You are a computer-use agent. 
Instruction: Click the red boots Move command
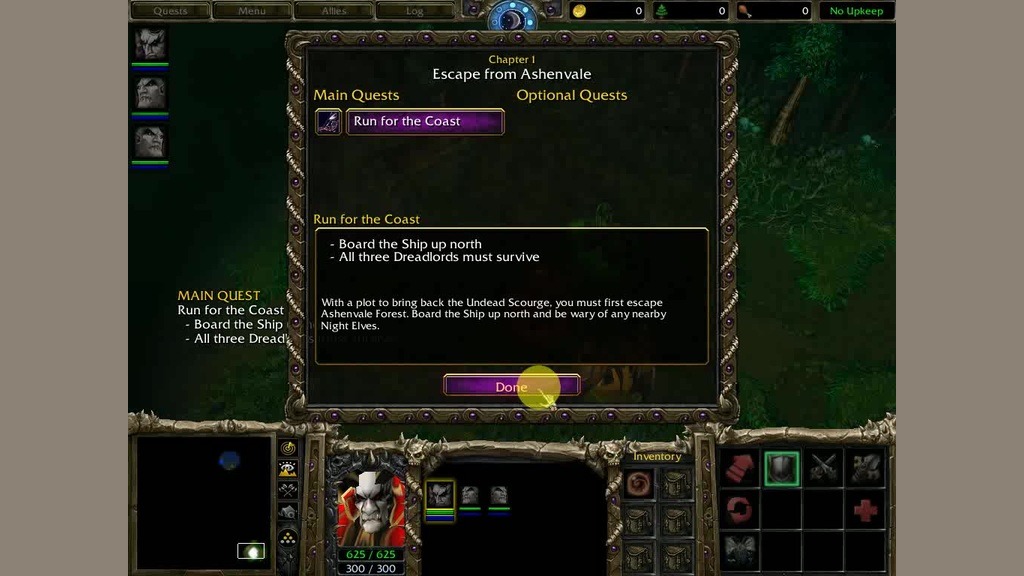coord(740,467)
